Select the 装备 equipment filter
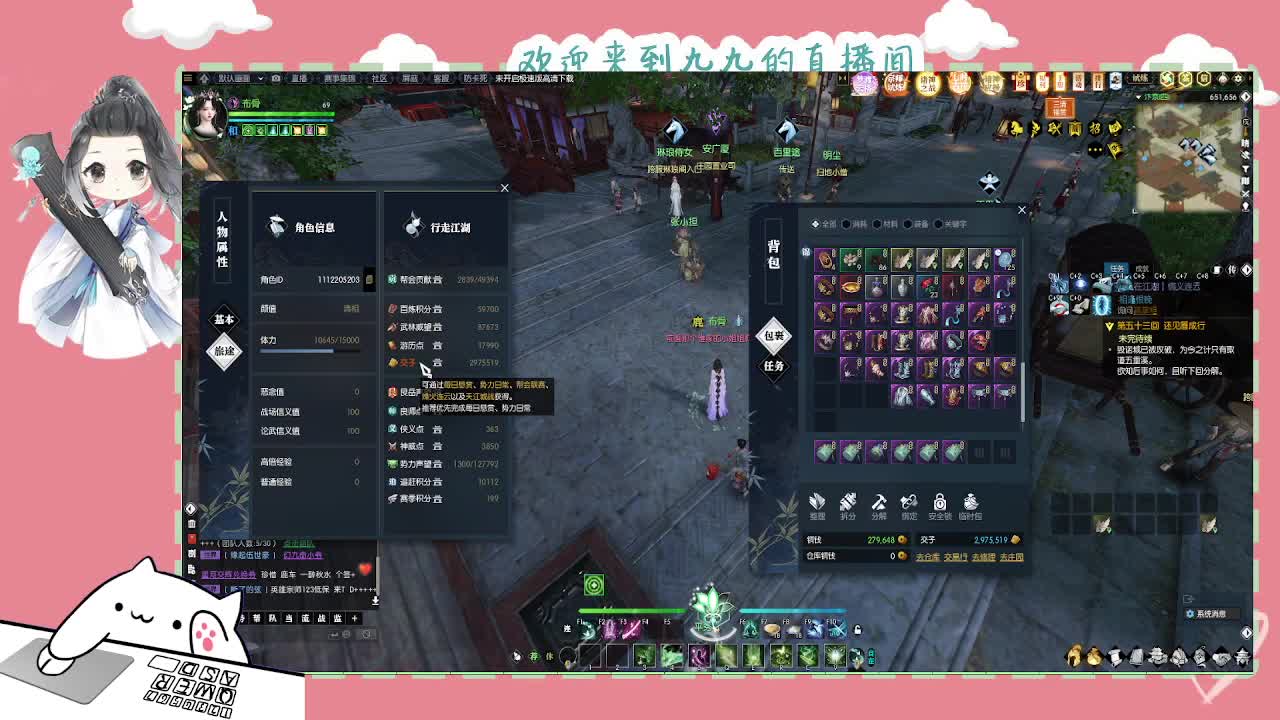Image resolution: width=1280 pixels, height=720 pixels. [918, 225]
